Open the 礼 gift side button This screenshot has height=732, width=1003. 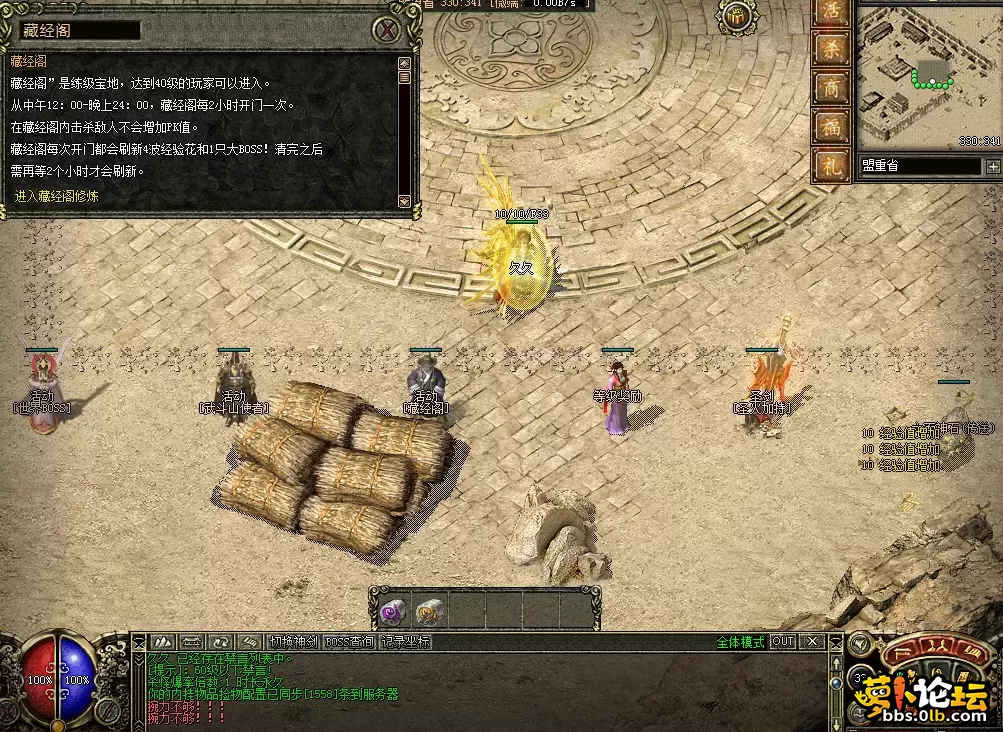tap(831, 164)
